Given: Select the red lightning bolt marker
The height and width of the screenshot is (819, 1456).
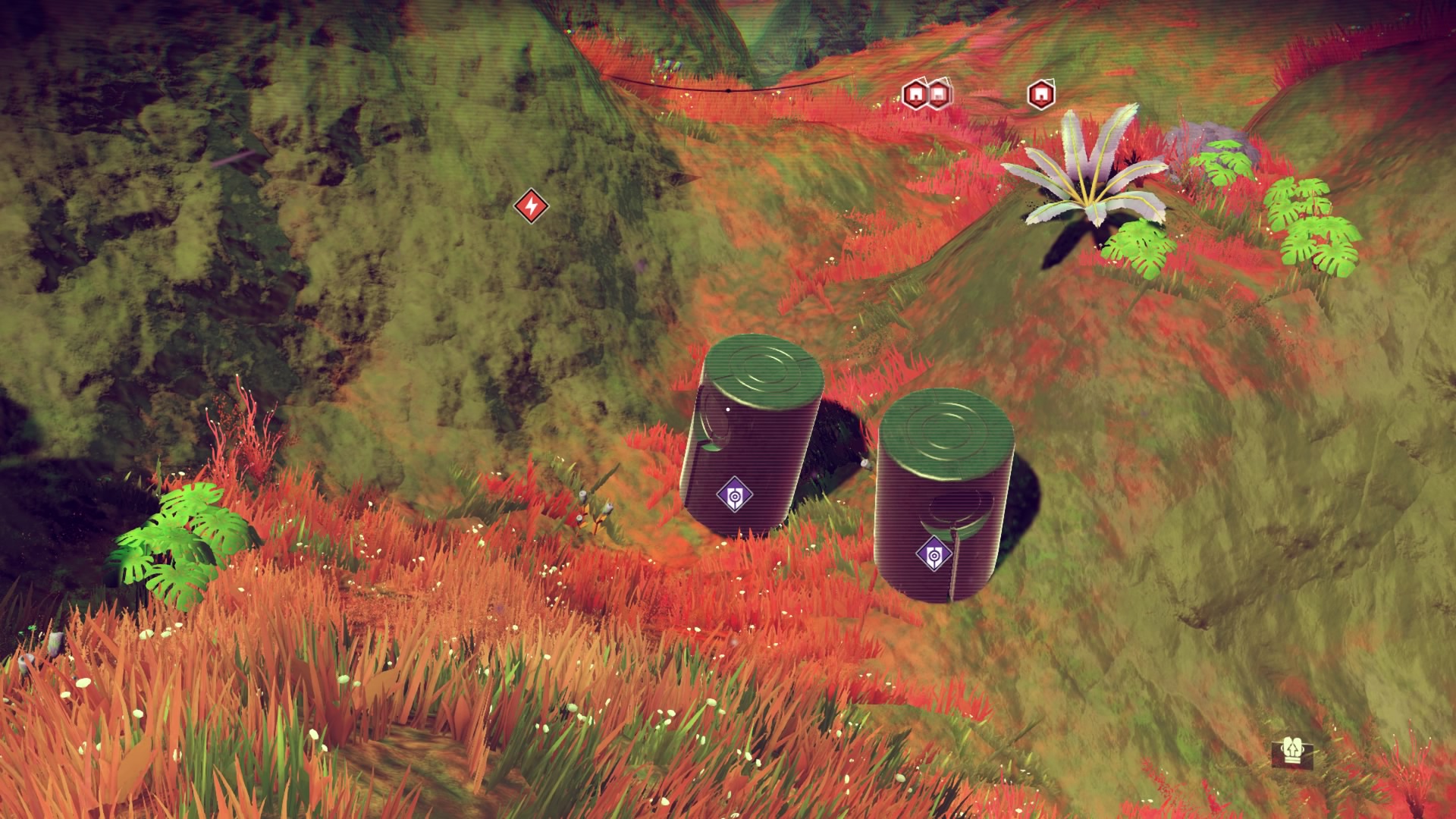Looking at the screenshot, I should coord(530,206).
